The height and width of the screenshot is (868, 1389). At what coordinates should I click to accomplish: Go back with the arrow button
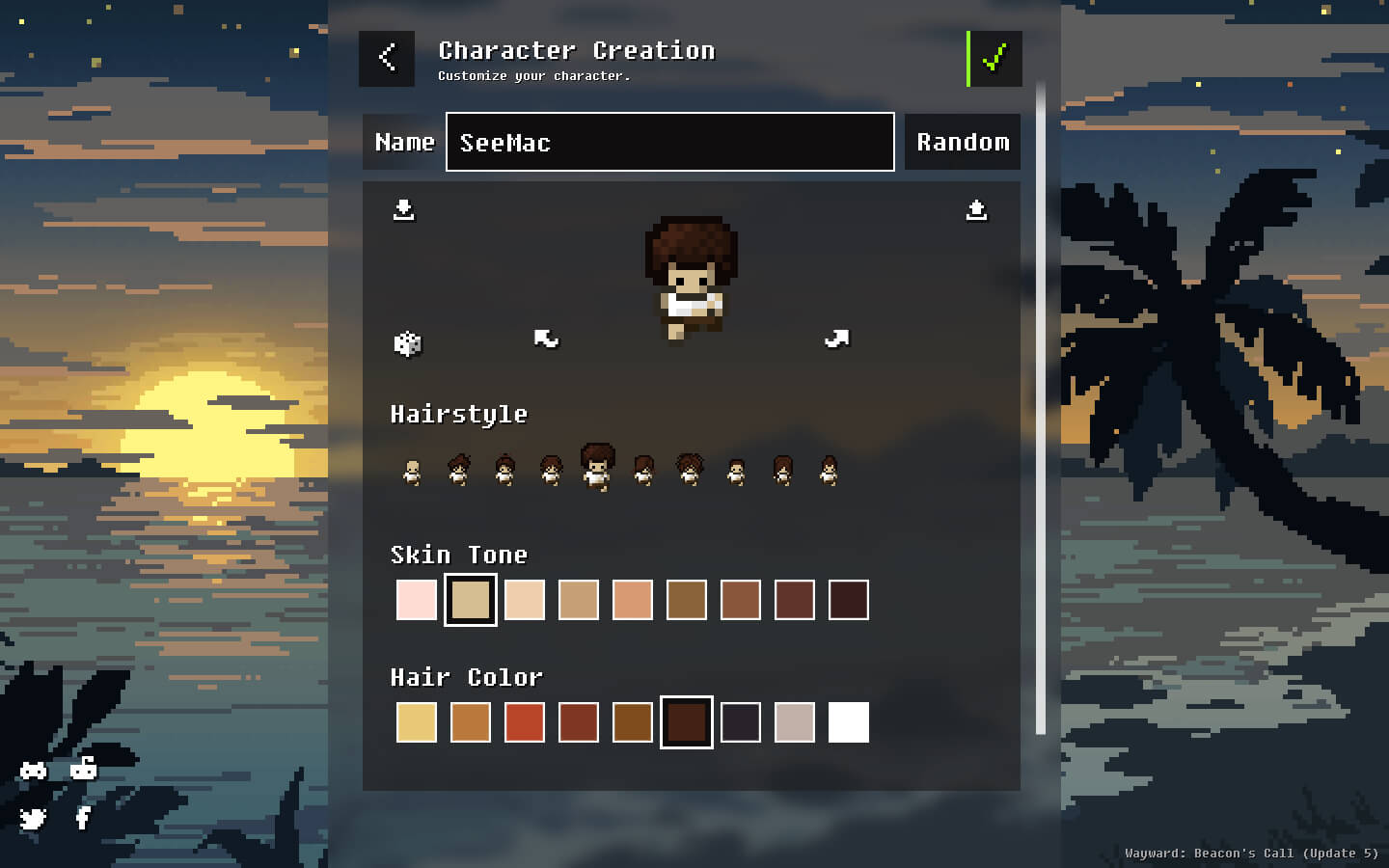tap(387, 58)
